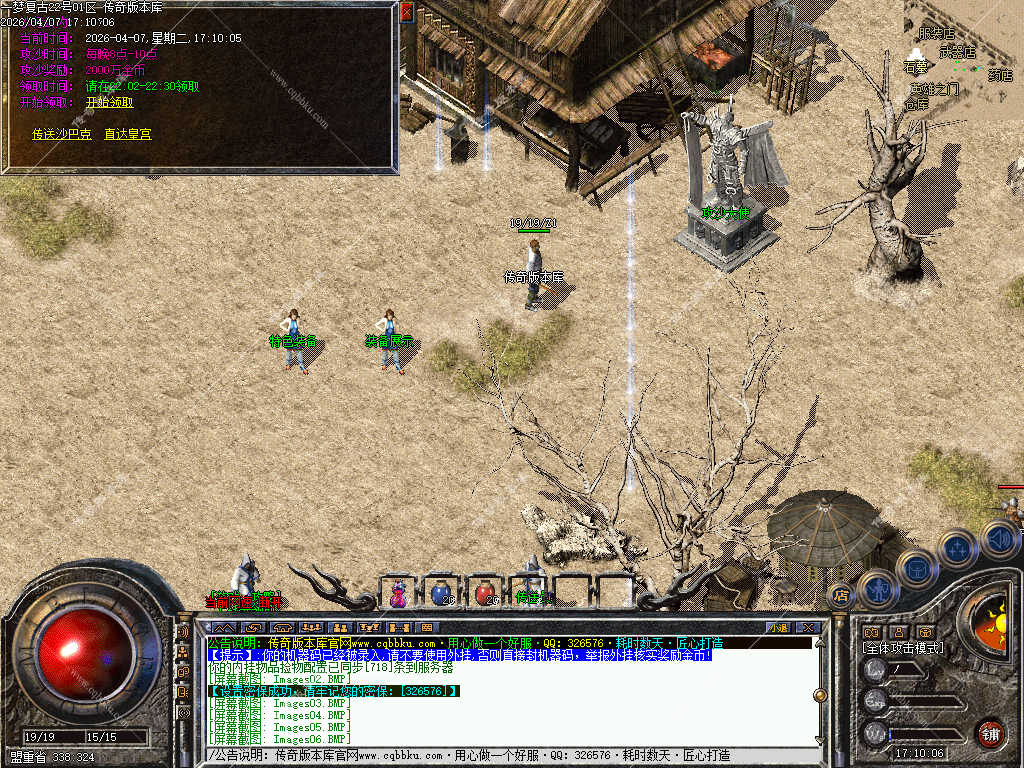Click the 开始领取 reward link
This screenshot has height=768, width=1024.
109,102
